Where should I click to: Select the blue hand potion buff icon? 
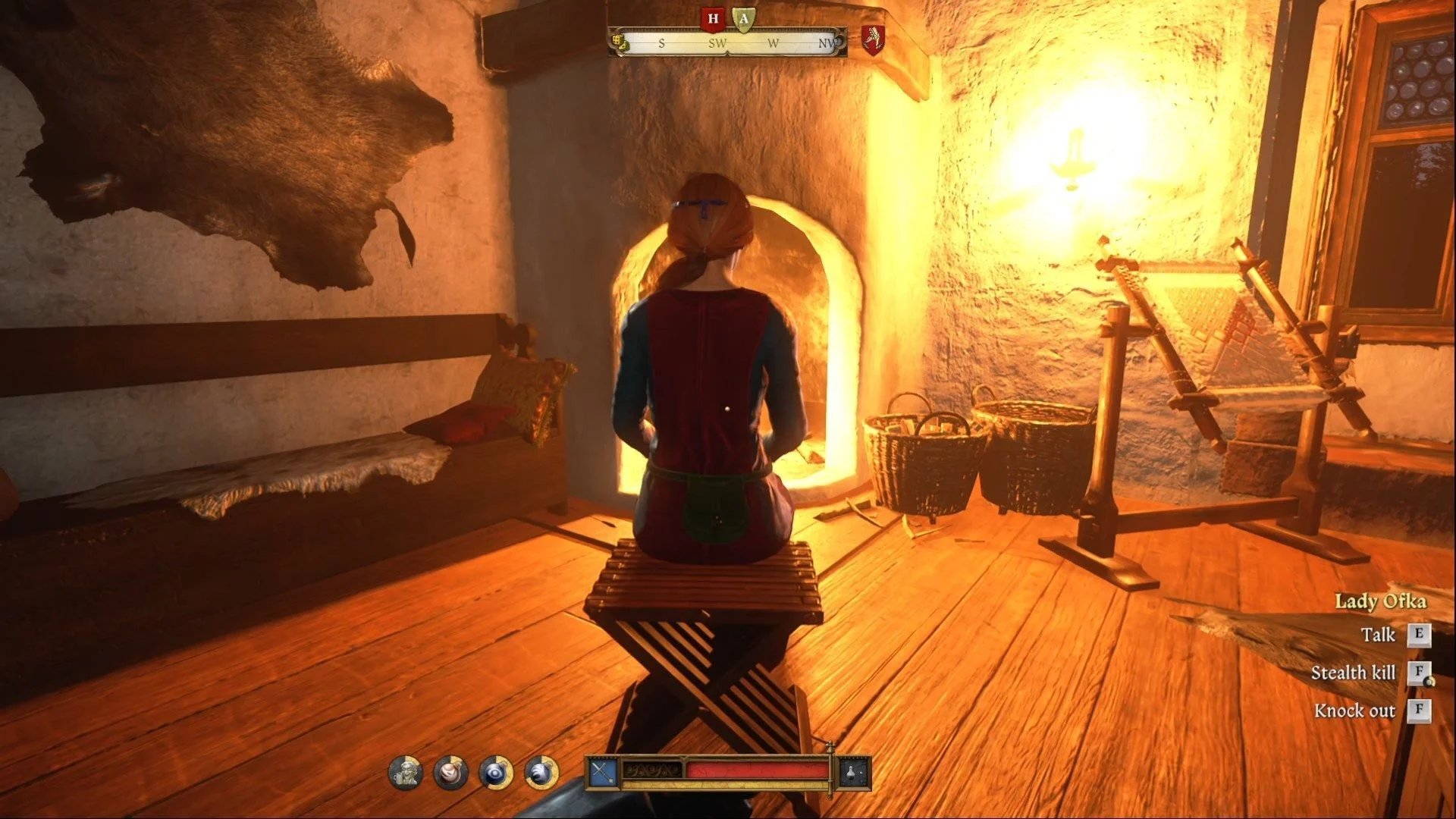[541, 773]
